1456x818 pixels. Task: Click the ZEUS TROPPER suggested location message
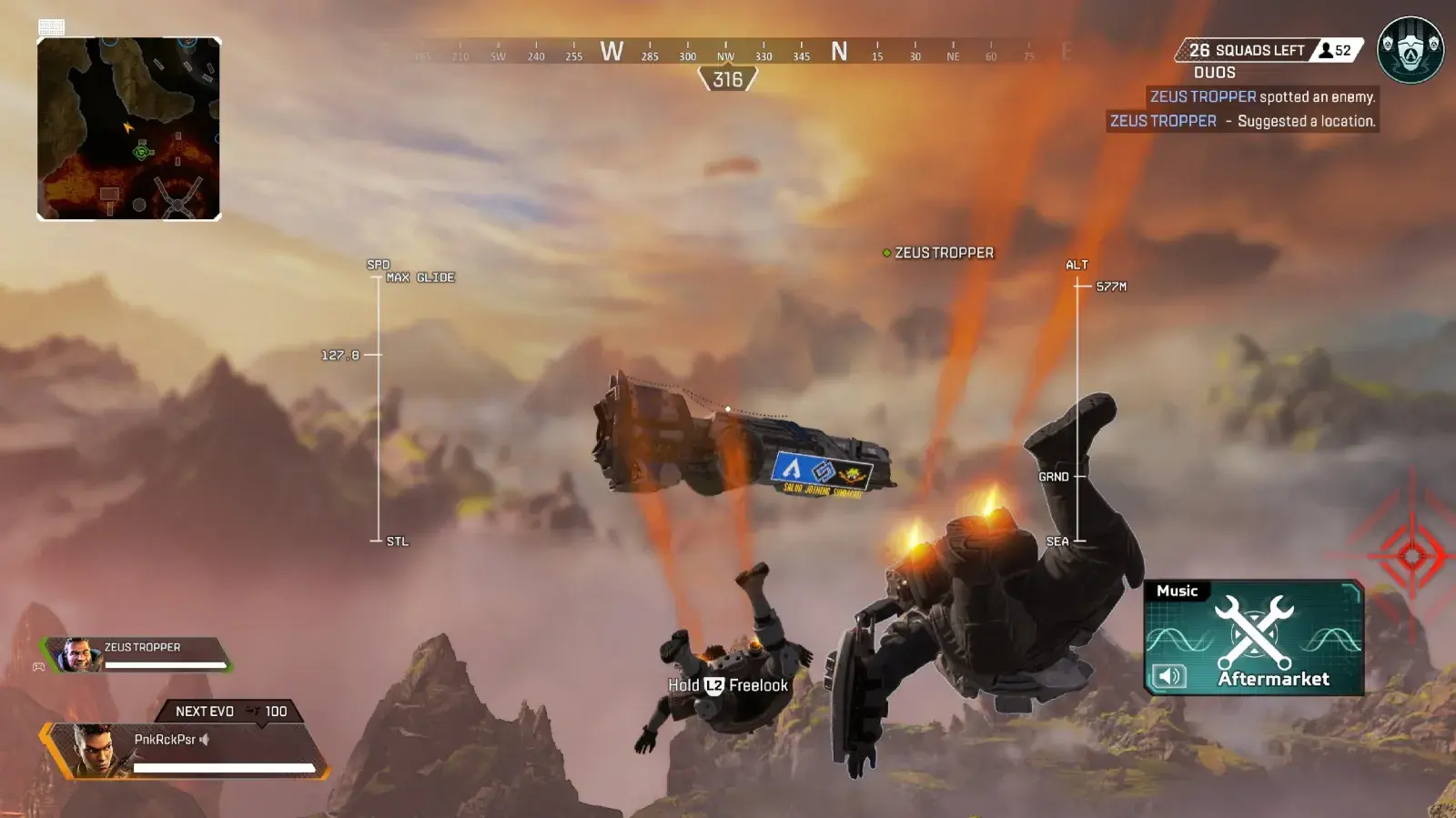click(x=1242, y=121)
